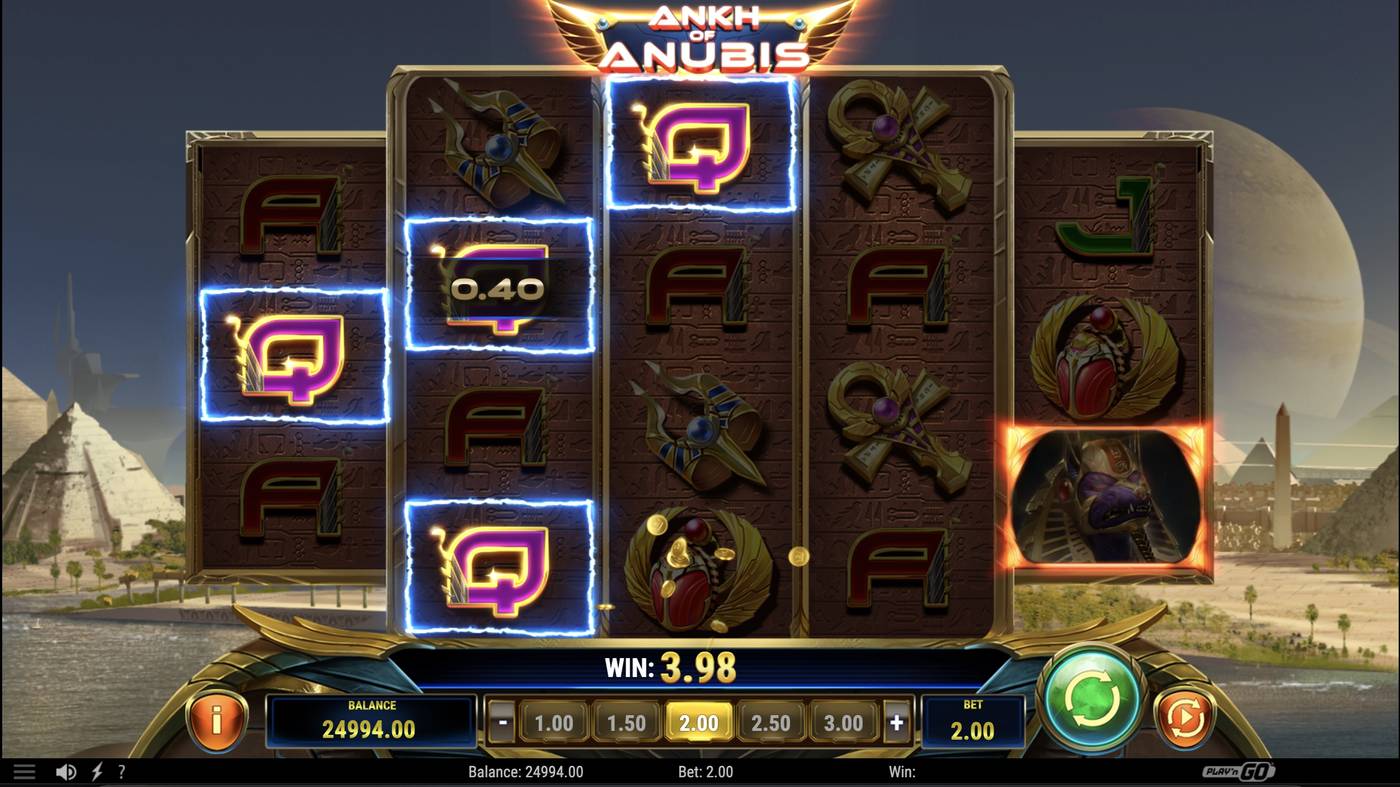Enable quick spin via the lightning bolt icon

95,770
